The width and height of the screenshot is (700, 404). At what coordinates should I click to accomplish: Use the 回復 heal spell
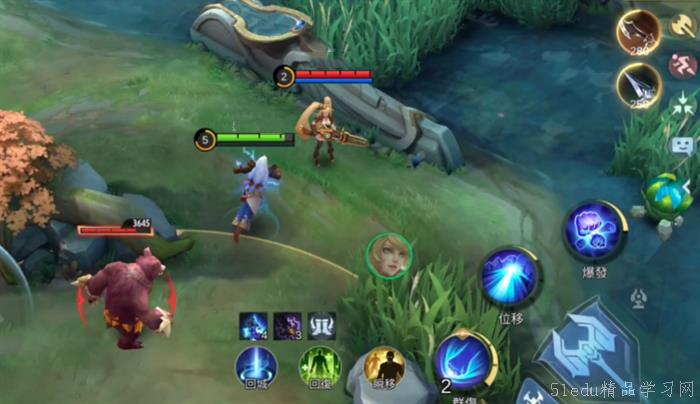click(x=320, y=366)
